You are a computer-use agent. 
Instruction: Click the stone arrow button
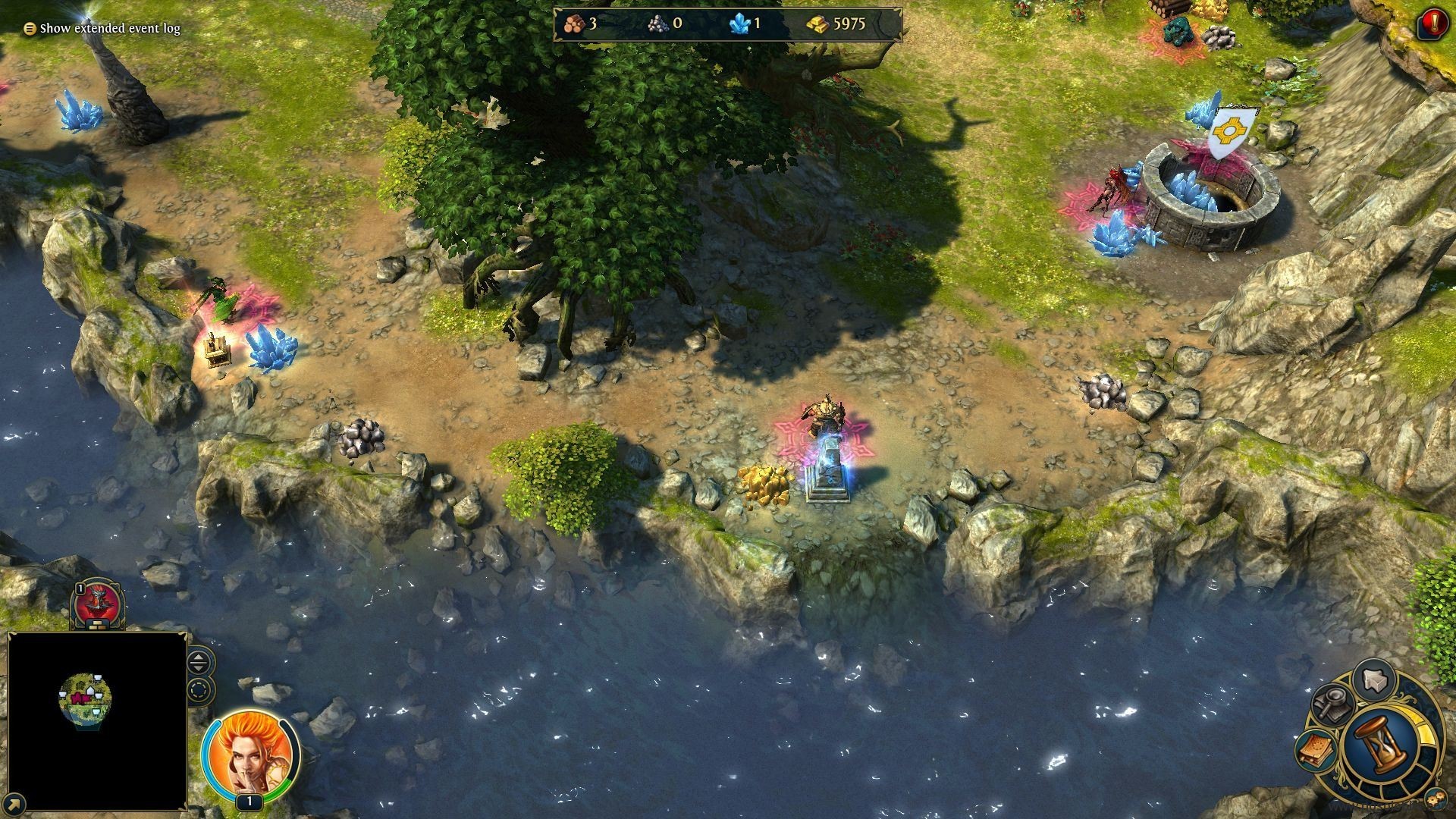pos(1373,679)
